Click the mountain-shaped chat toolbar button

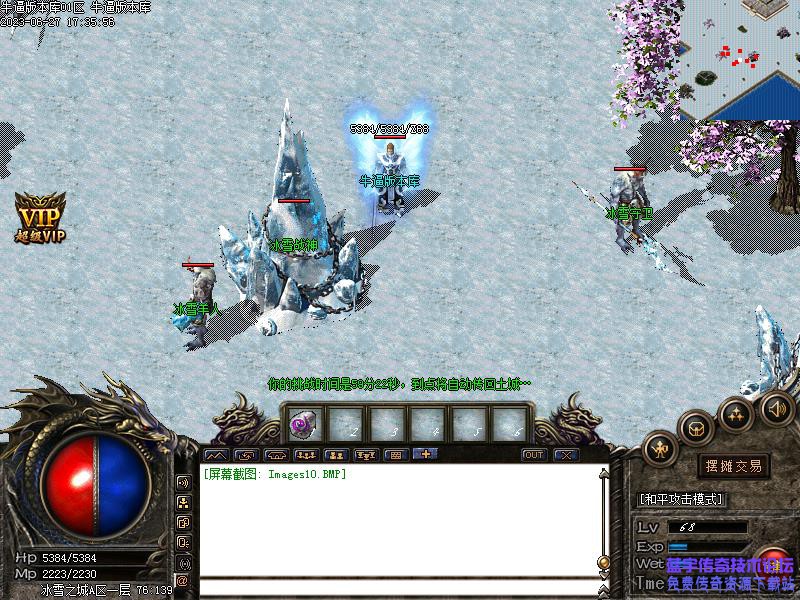[x=216, y=455]
